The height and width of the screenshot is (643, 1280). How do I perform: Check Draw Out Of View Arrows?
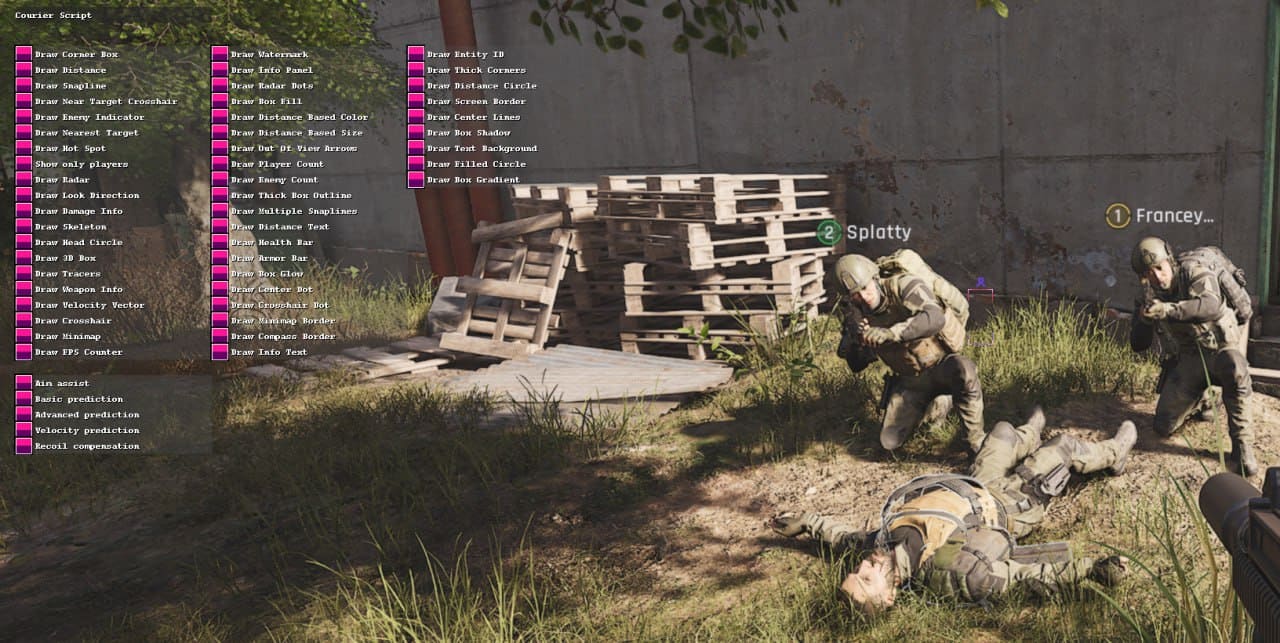click(219, 149)
